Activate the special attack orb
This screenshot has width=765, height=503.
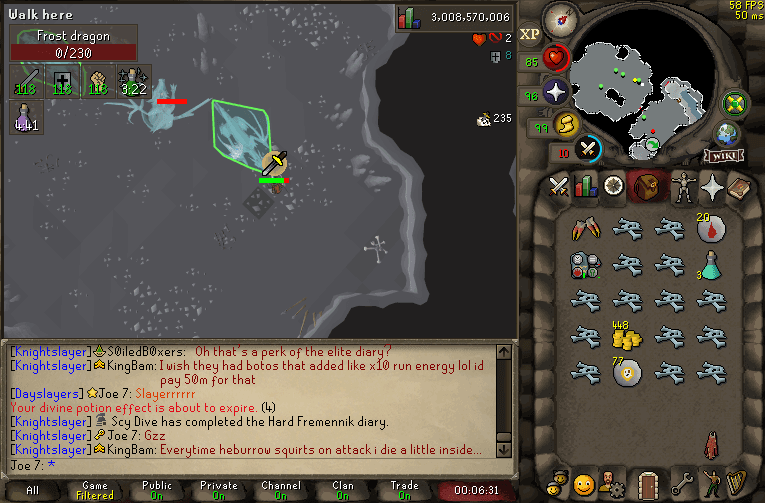click(589, 148)
